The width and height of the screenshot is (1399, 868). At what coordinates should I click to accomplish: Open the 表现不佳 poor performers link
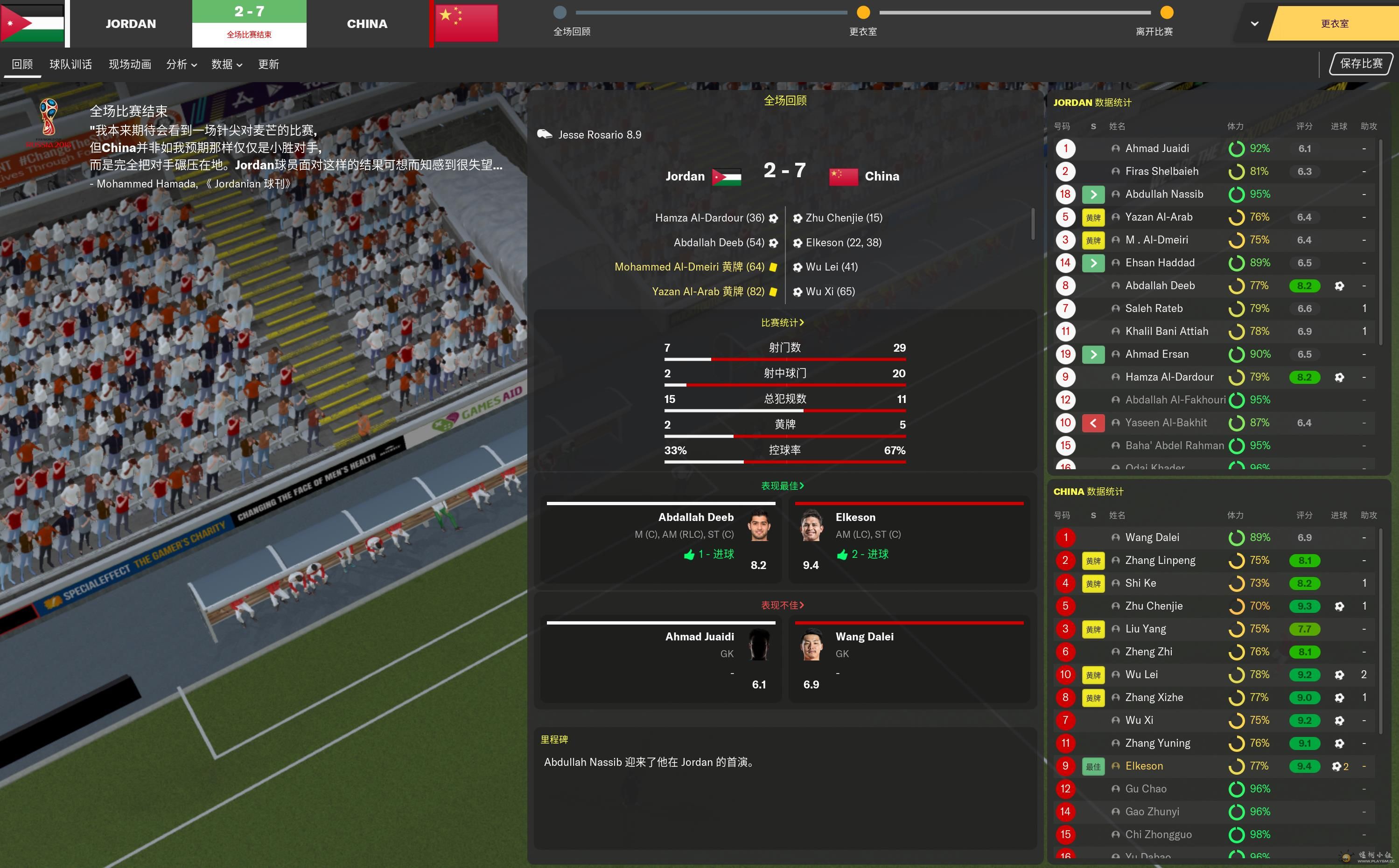point(782,605)
